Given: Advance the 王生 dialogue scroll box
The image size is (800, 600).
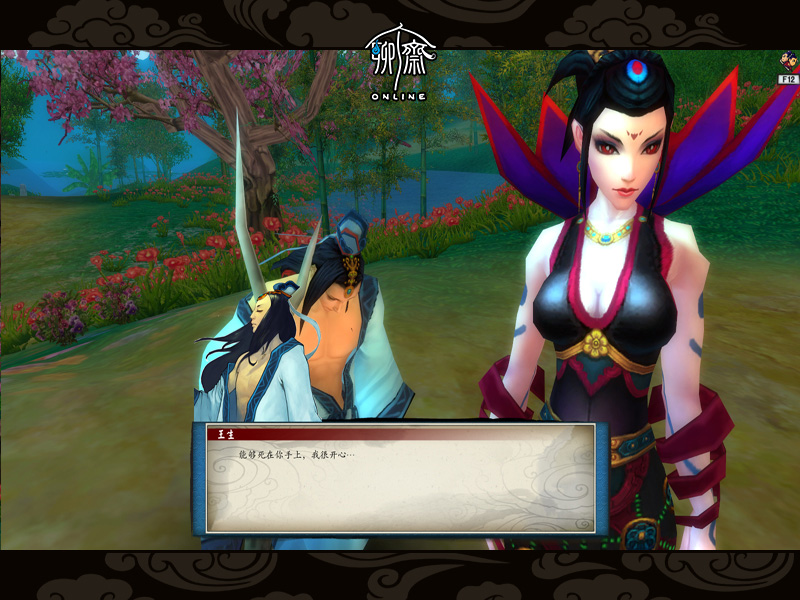Looking at the screenshot, I should pos(400,480).
